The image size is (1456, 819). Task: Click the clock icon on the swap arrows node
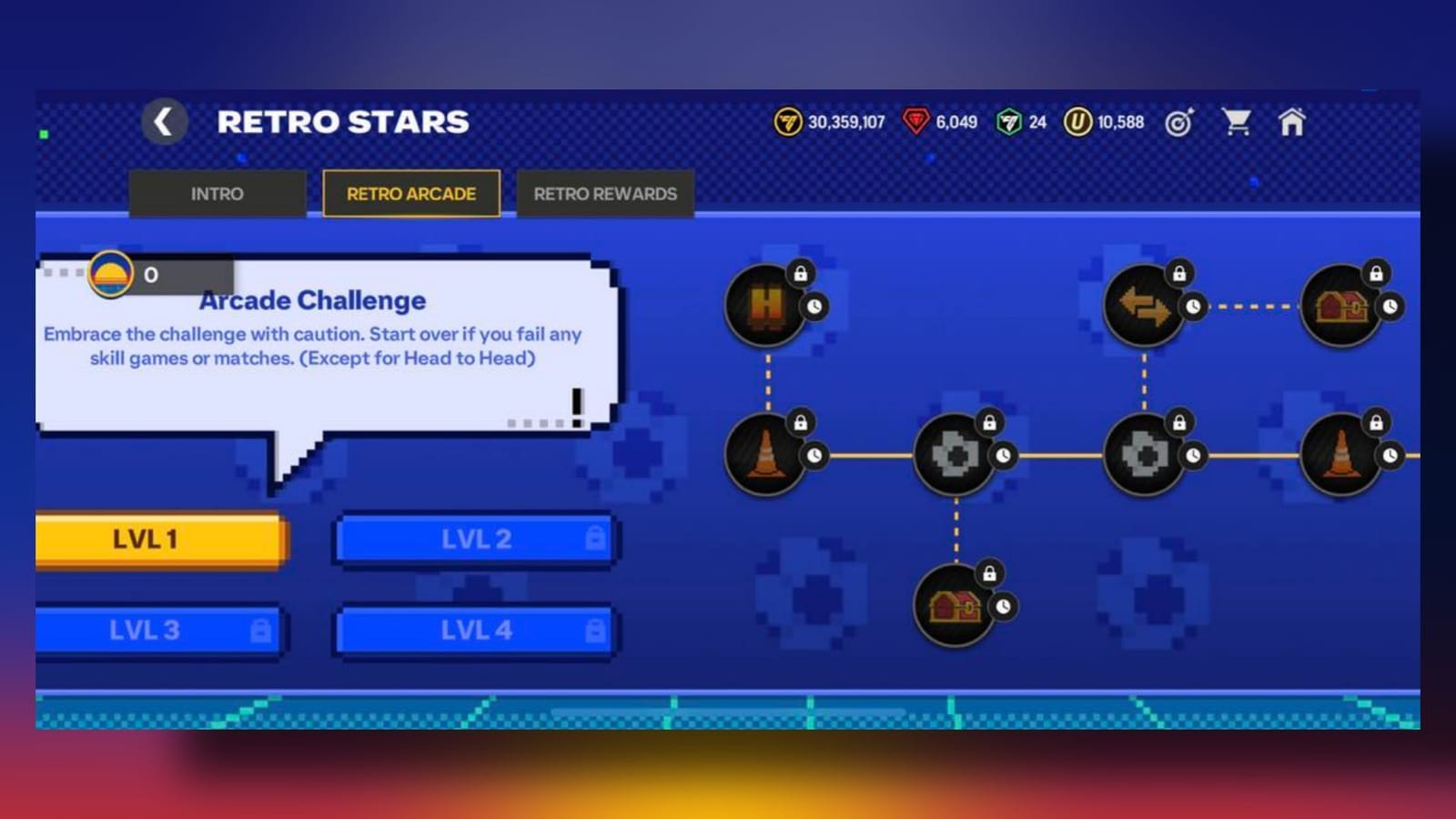tap(1195, 307)
